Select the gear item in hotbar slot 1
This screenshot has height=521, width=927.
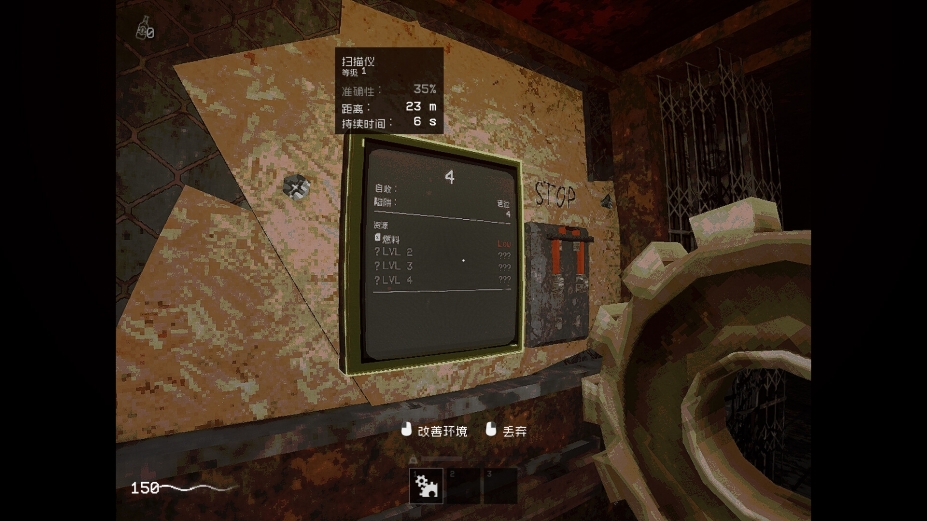pos(428,485)
